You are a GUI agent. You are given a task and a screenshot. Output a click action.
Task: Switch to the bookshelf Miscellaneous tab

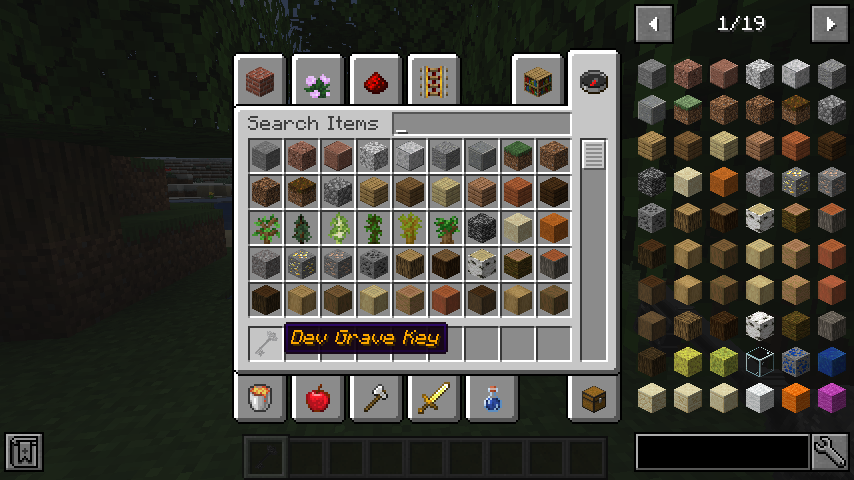pyautogui.click(x=537, y=81)
